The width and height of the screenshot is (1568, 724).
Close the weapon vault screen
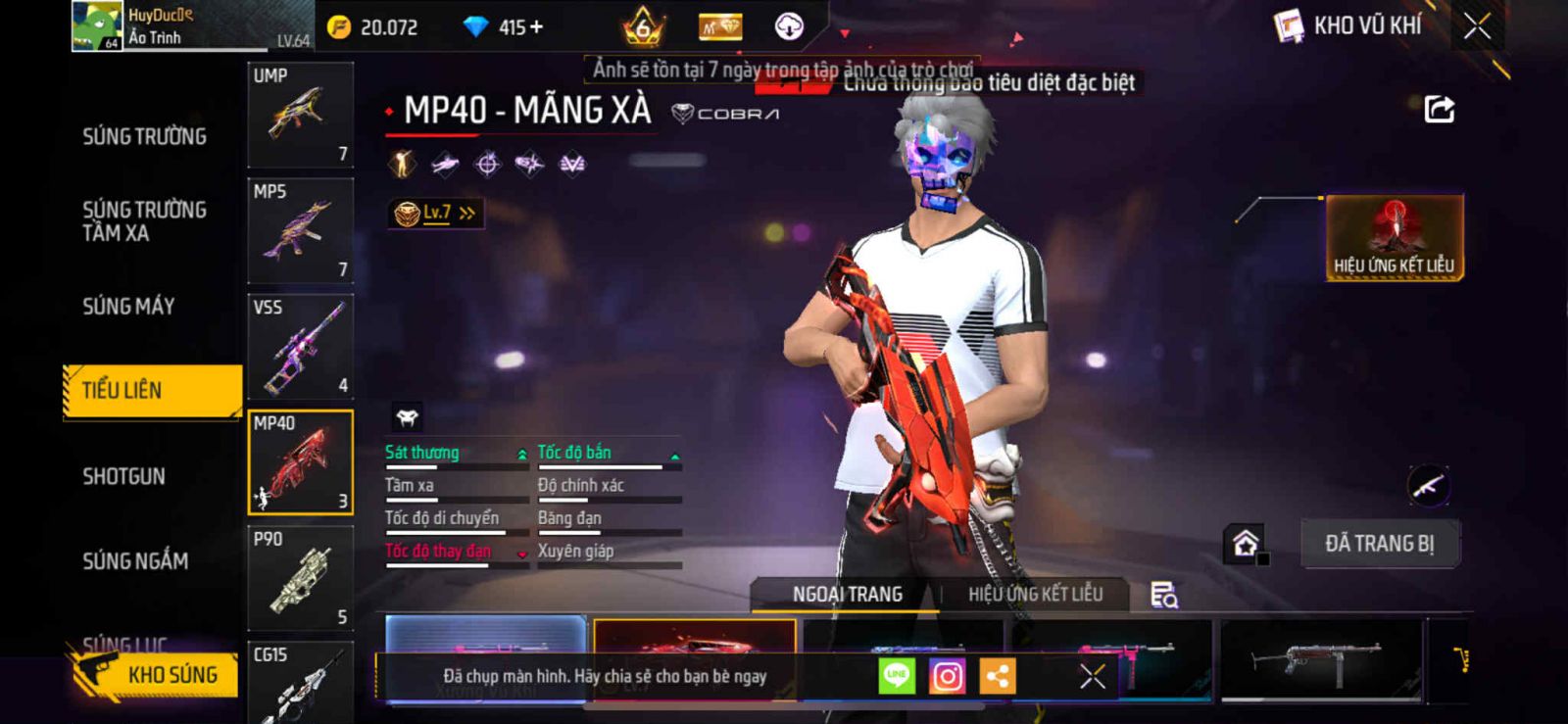[1477, 26]
